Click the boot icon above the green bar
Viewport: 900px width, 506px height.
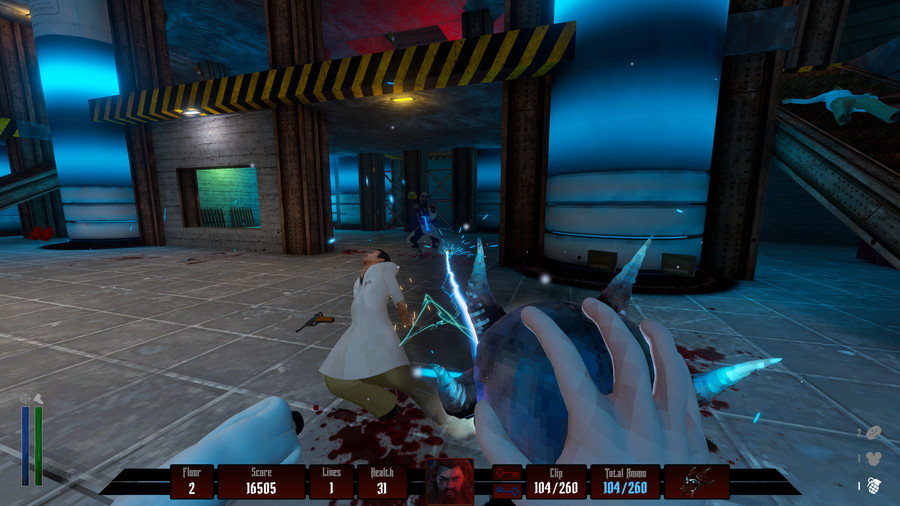[39, 398]
